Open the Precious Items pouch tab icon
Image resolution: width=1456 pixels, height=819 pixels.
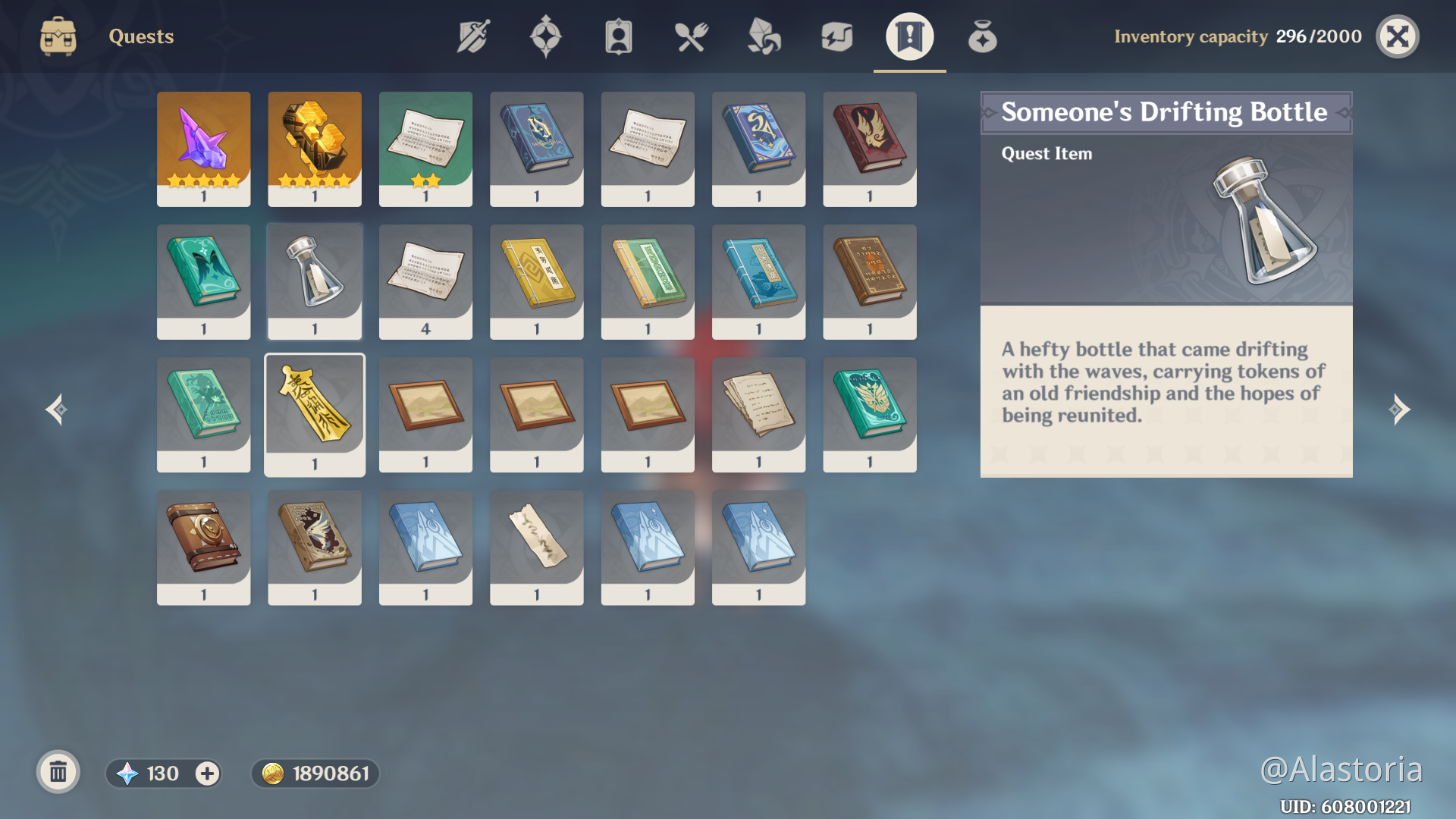click(982, 36)
